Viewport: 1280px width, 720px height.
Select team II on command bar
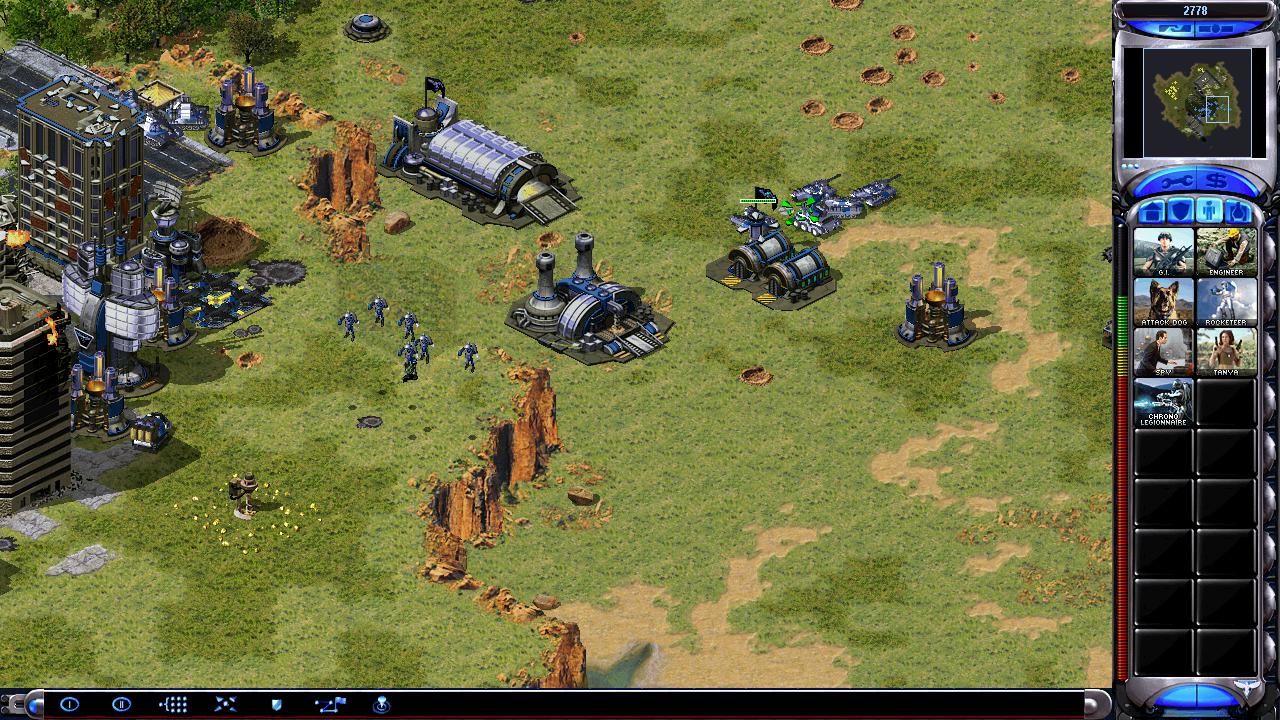click(x=121, y=704)
